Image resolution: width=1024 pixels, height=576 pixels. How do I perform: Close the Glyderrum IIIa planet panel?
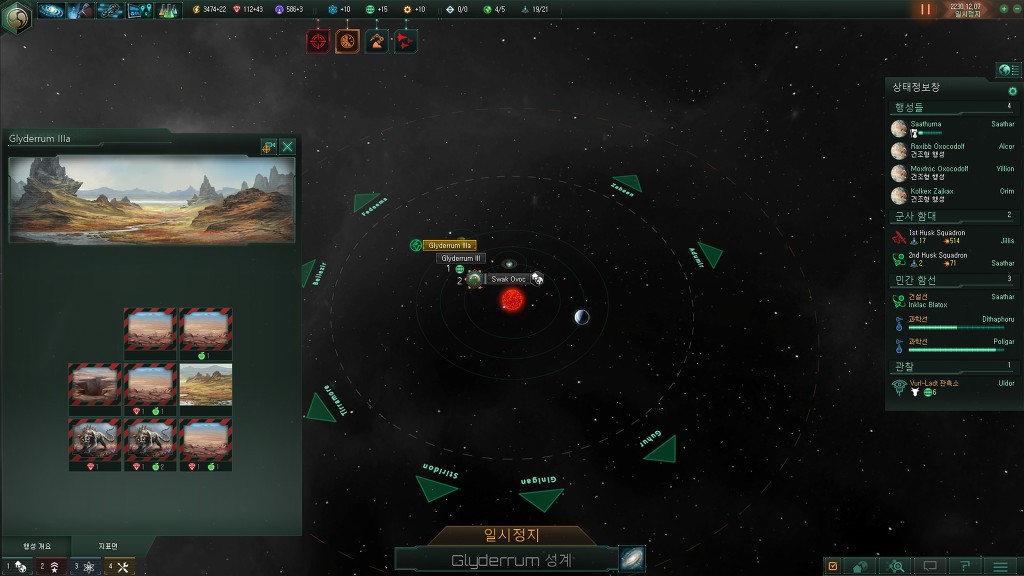coord(288,147)
